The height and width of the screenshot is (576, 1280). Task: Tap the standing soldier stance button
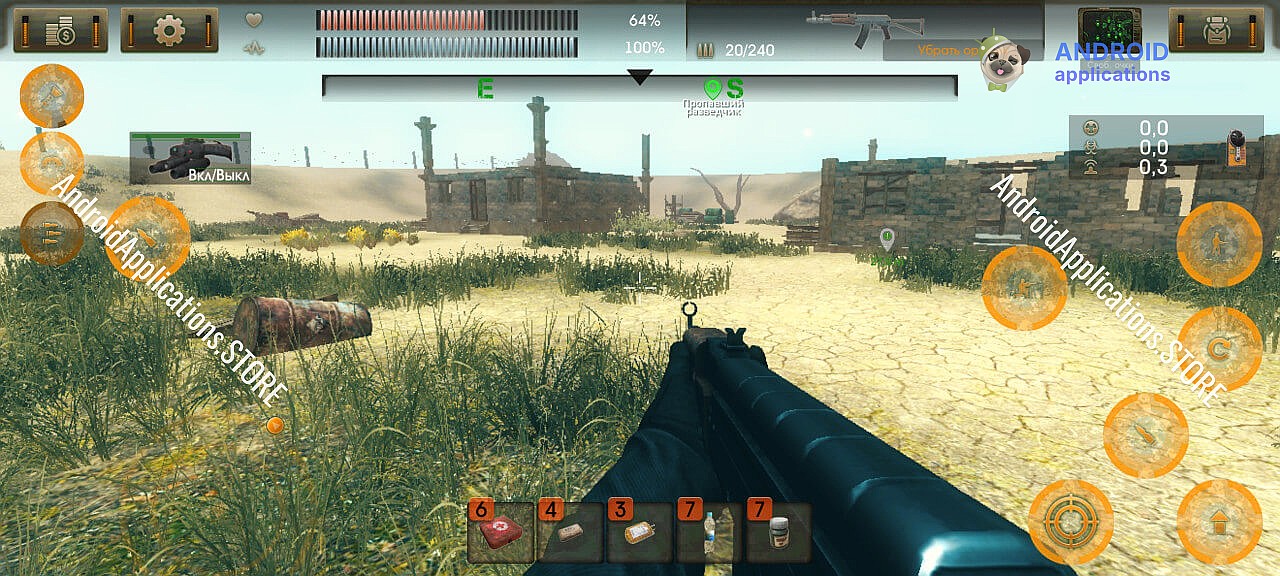(1218, 243)
